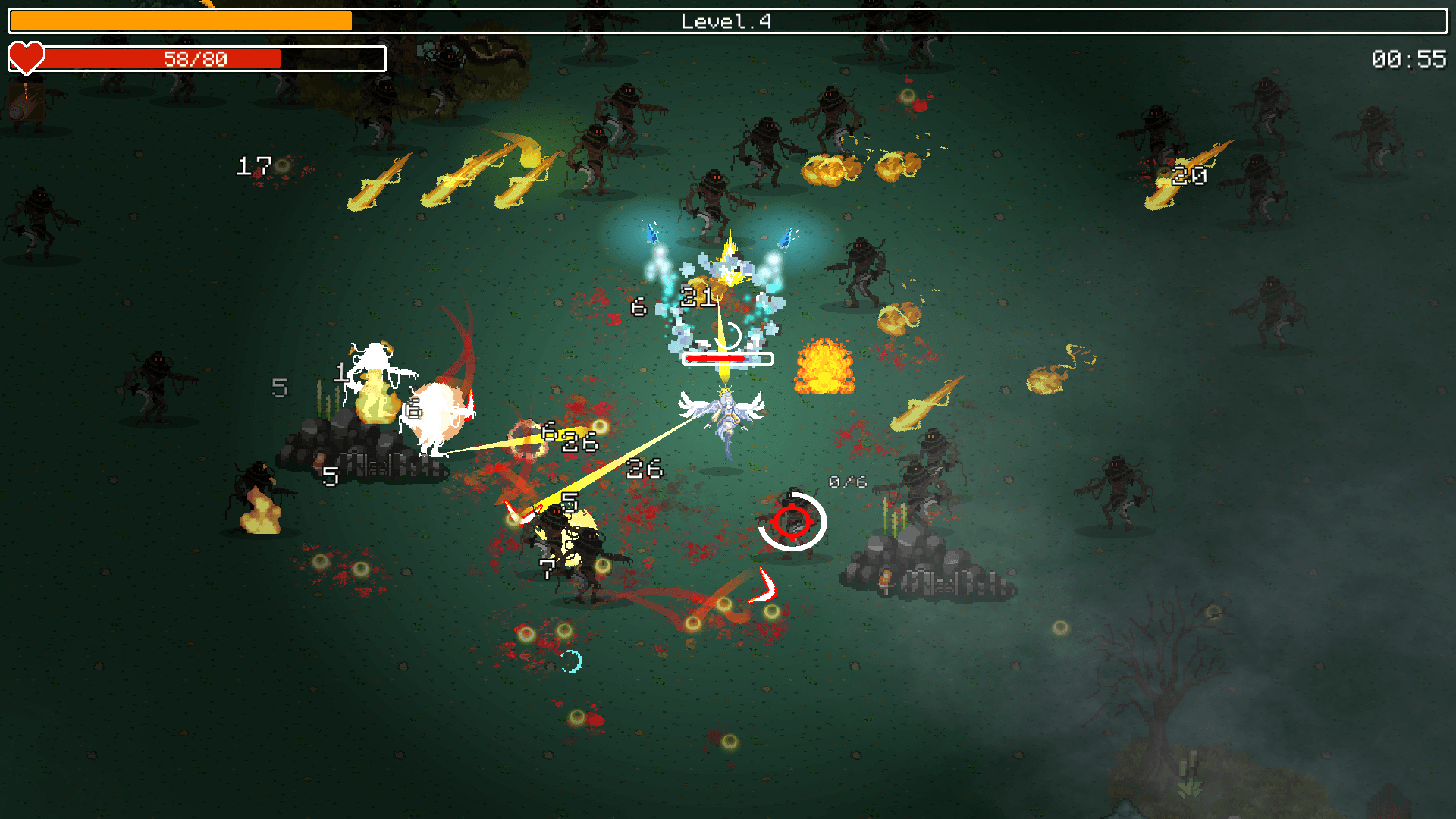
Task: Click the Level.4 title banner
Action: (x=726, y=20)
